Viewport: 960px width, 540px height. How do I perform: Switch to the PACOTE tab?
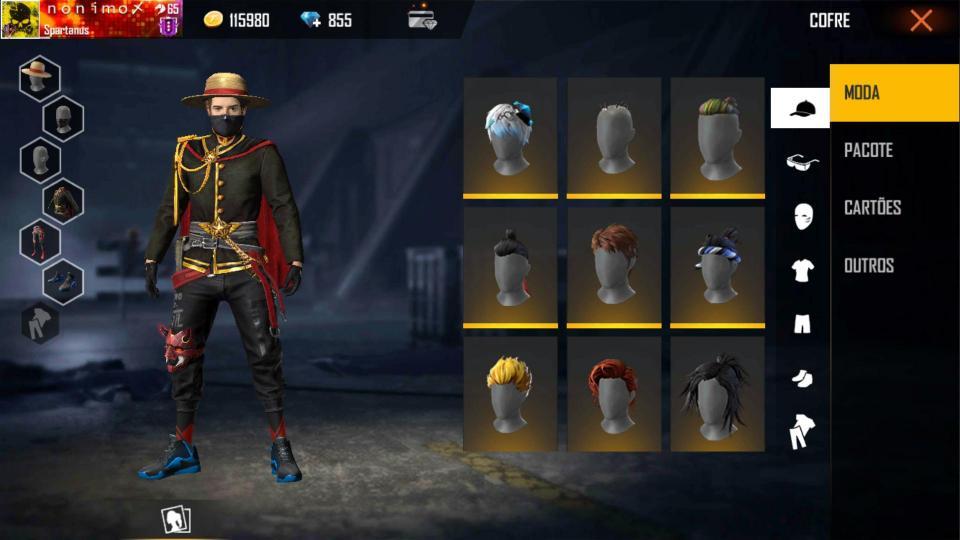pos(868,150)
